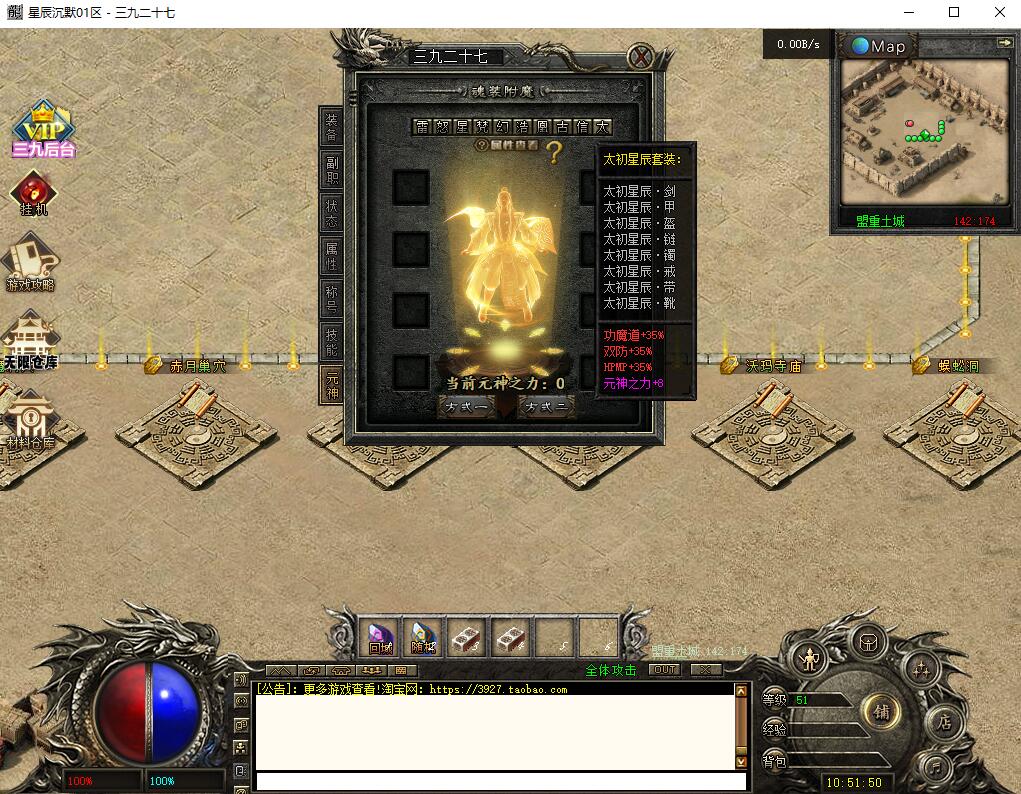Click the yellow question mark help icon
Image resolution: width=1021 pixels, height=794 pixels.
(x=553, y=152)
